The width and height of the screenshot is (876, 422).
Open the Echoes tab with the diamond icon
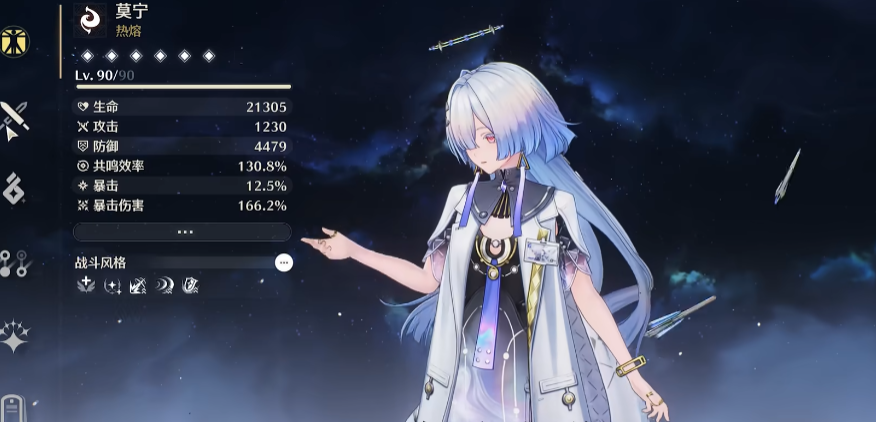click(14, 189)
